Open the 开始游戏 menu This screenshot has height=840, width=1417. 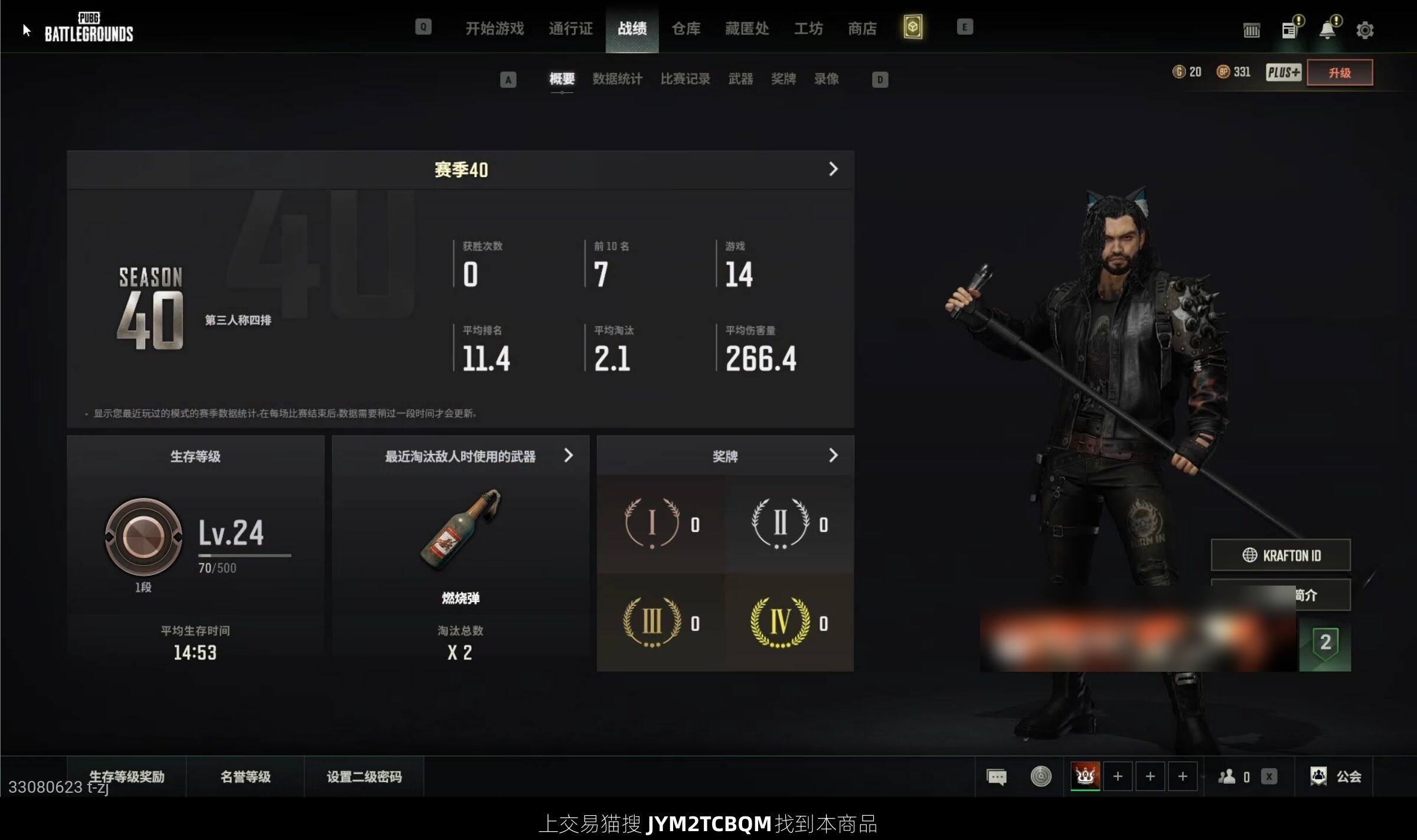coord(494,28)
